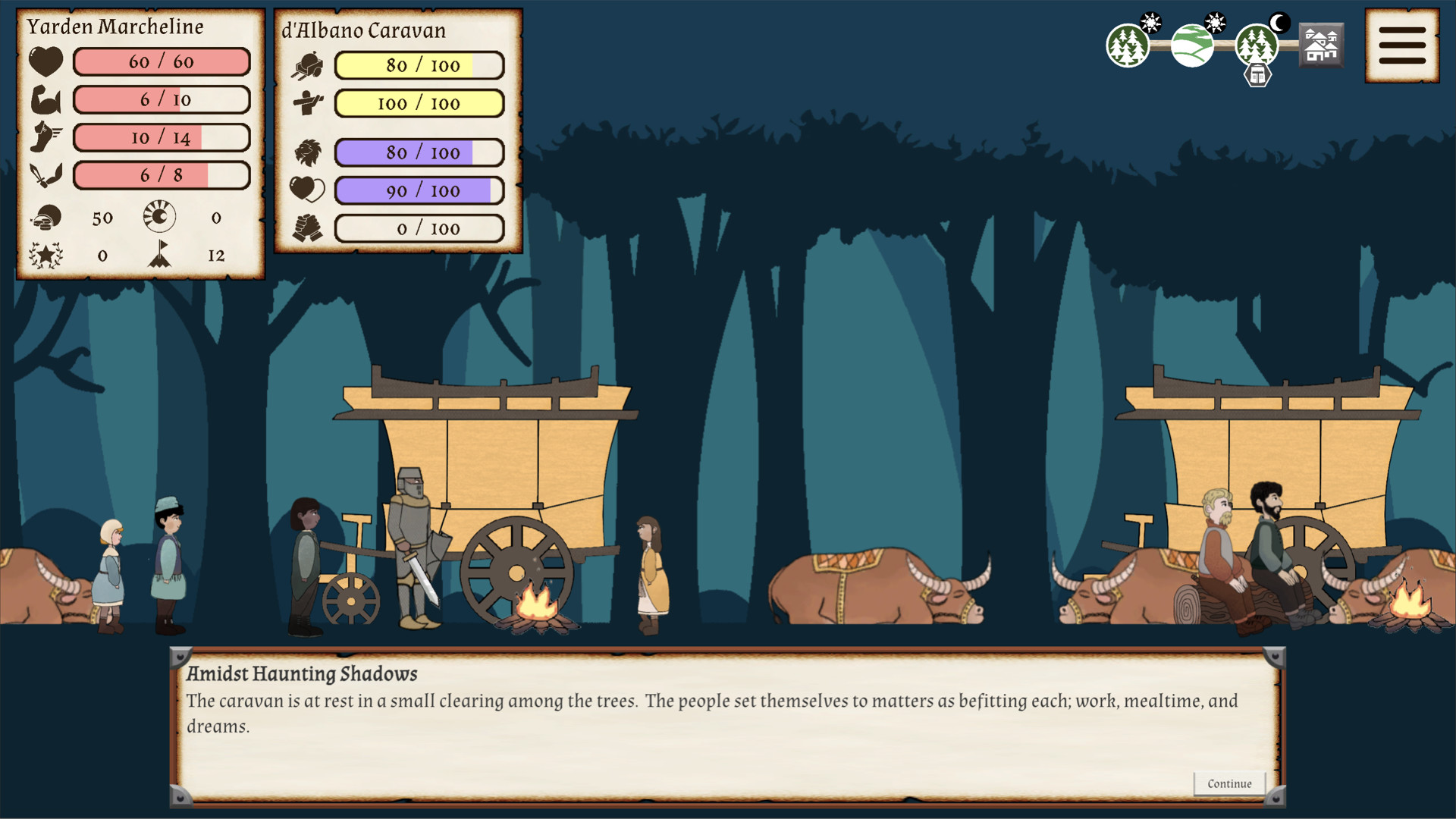Click the sword combat stat icon
Screen dimensions: 1456x819
coord(45,175)
